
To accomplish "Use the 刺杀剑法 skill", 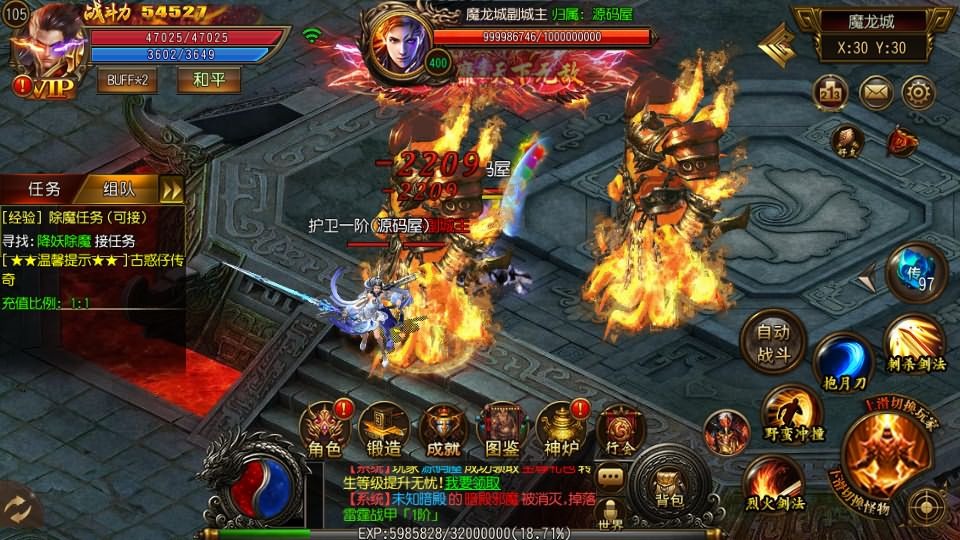I will [912, 344].
